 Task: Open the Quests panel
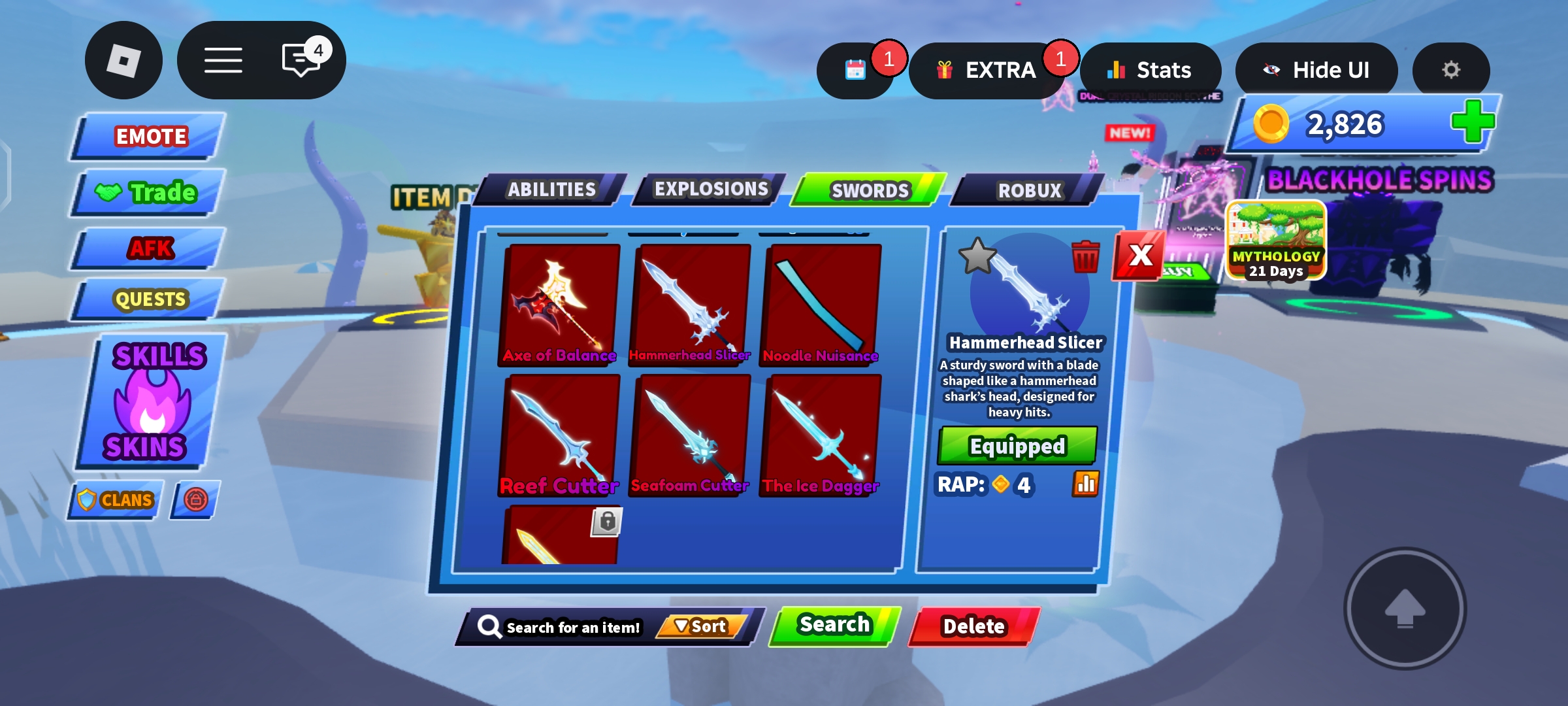[149, 299]
